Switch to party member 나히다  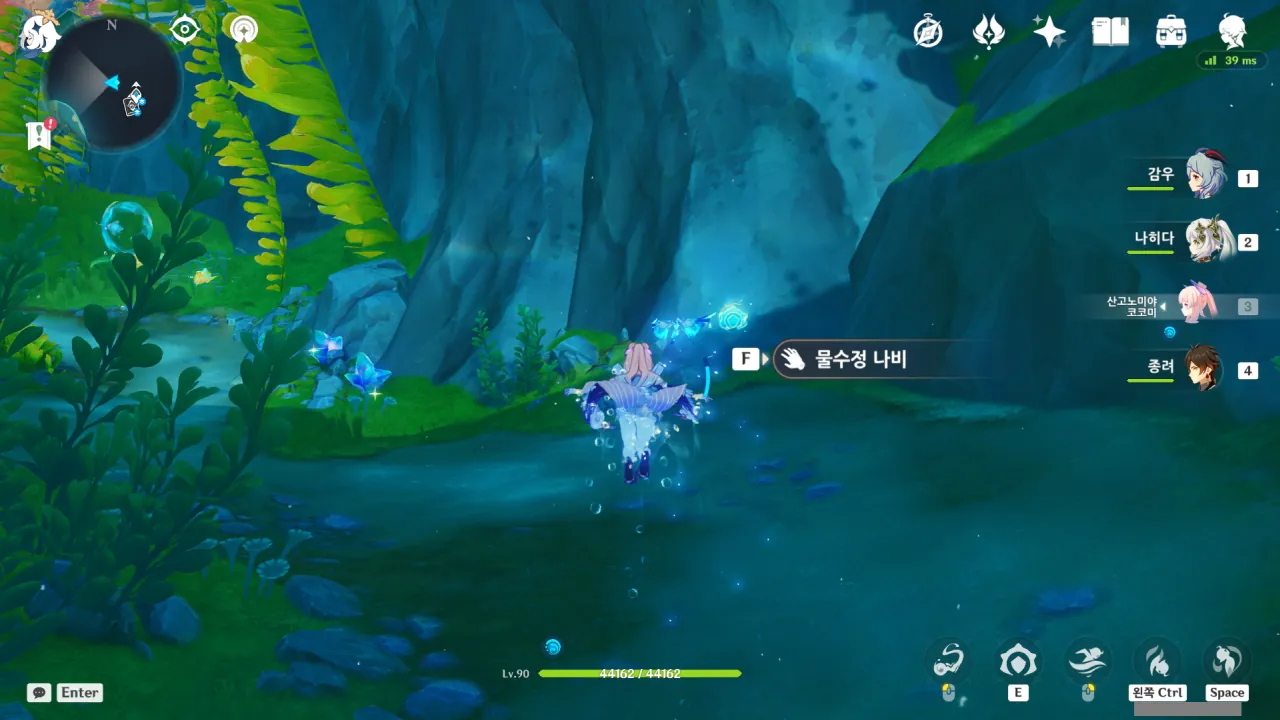tap(1205, 240)
